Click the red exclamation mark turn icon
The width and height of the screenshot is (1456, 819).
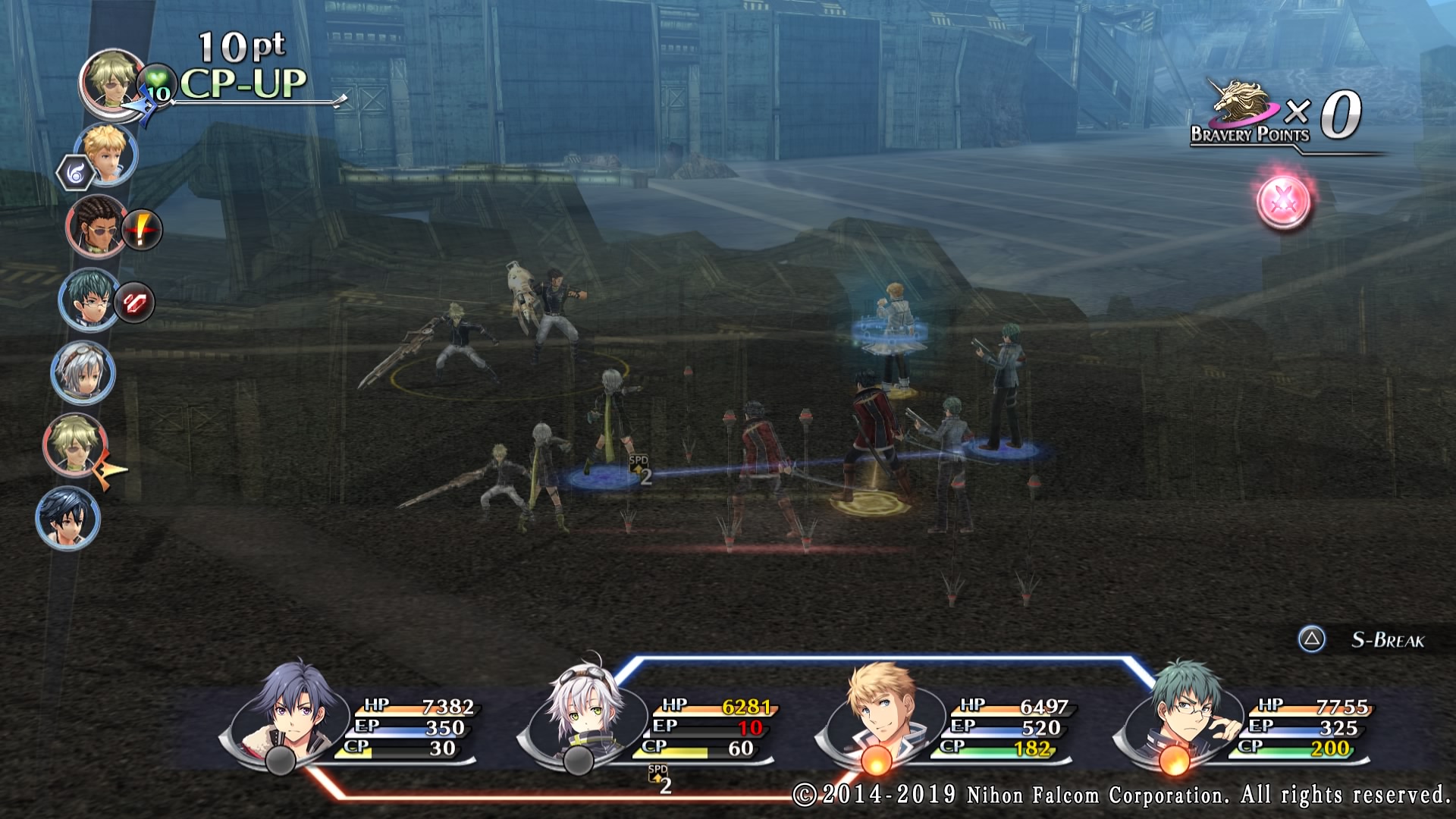[x=142, y=229]
